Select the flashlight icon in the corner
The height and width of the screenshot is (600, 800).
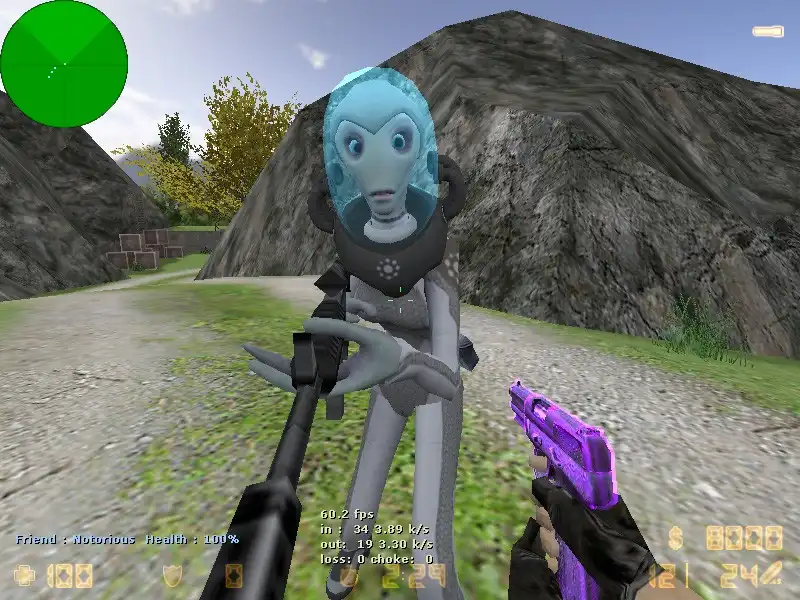[x=767, y=32]
